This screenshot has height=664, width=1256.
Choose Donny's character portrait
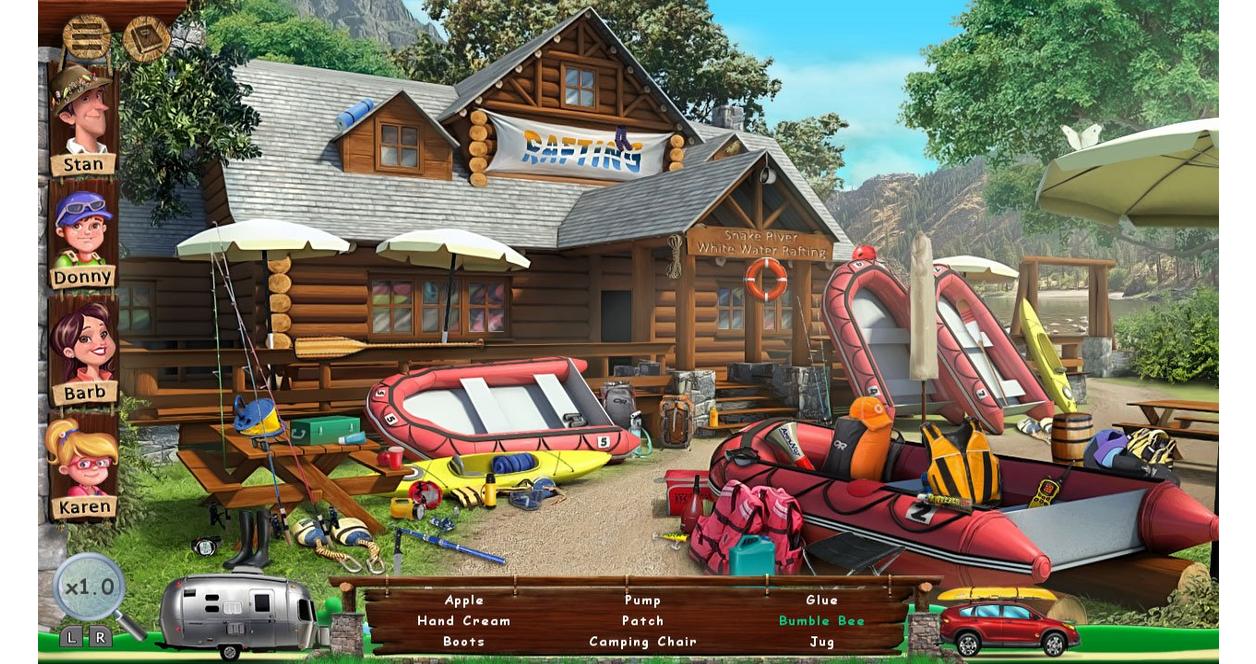click(83, 230)
